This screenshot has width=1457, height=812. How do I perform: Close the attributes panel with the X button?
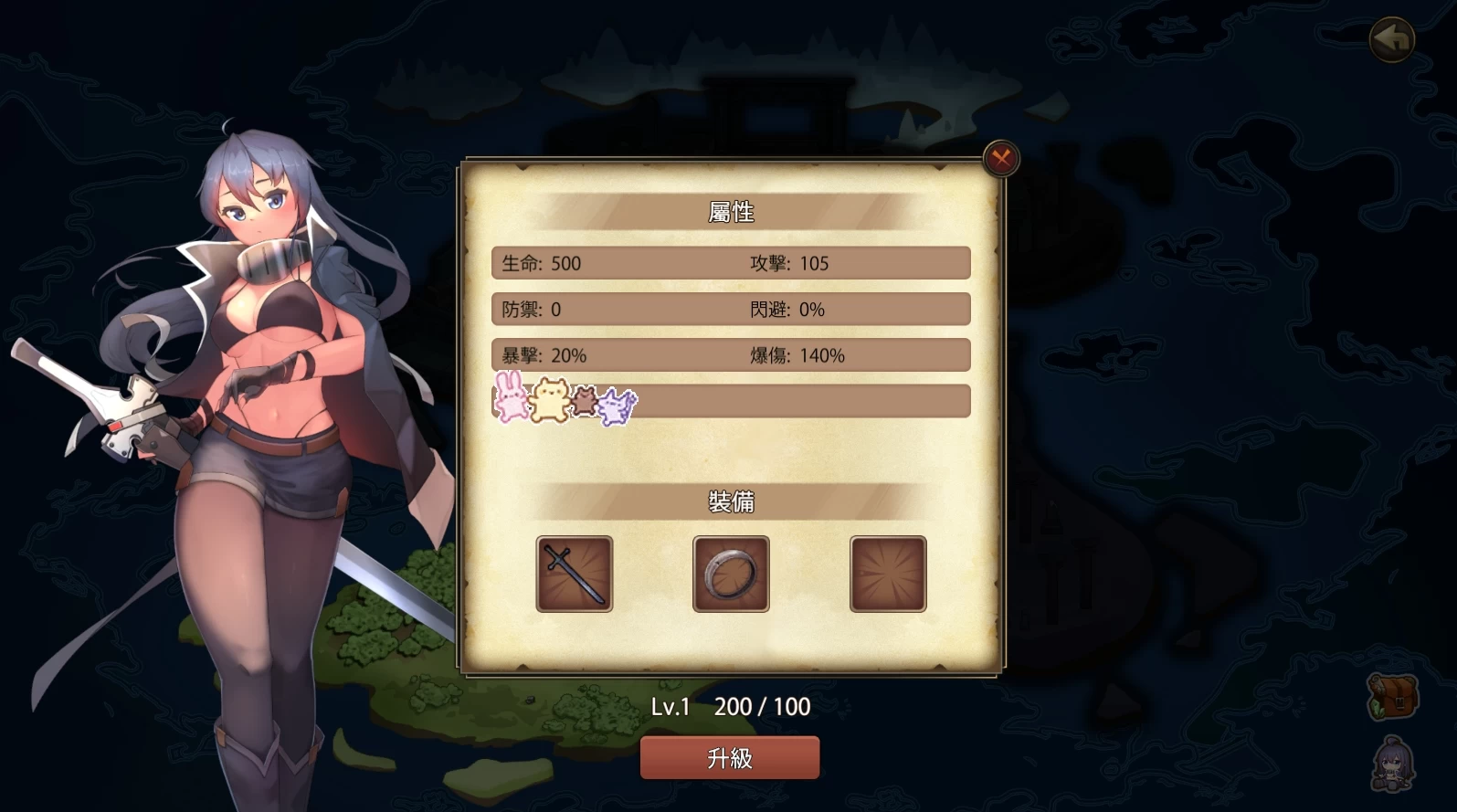pyautogui.click(x=1000, y=156)
